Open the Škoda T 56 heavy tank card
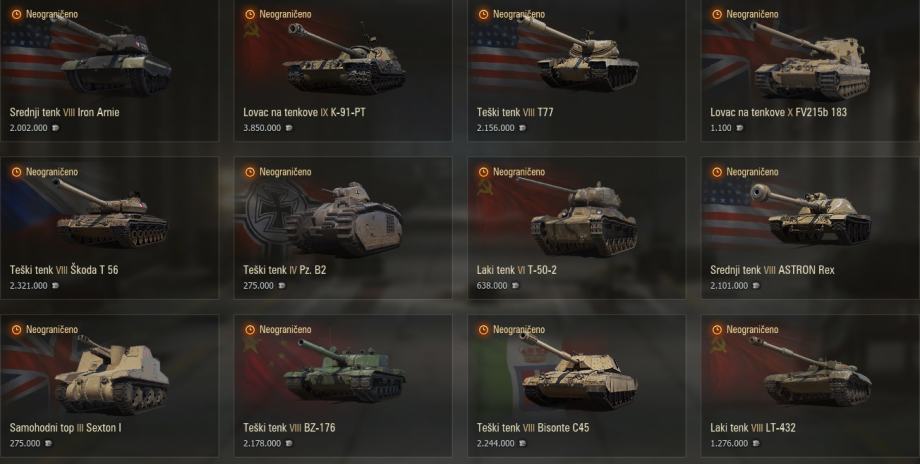Screen dimensions: 920x464 click(109, 225)
